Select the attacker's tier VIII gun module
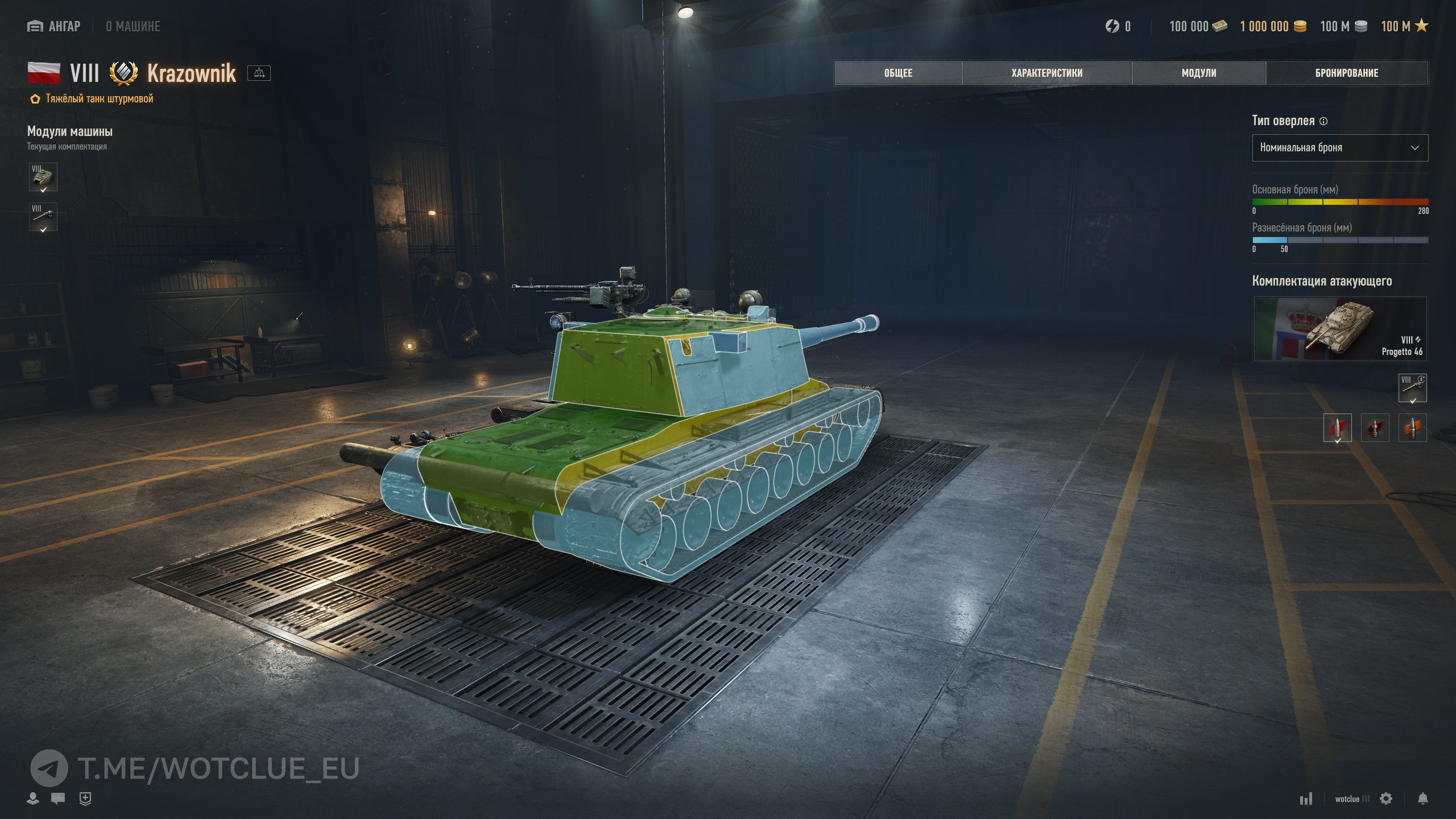This screenshot has height=819, width=1456. pyautogui.click(x=1412, y=388)
